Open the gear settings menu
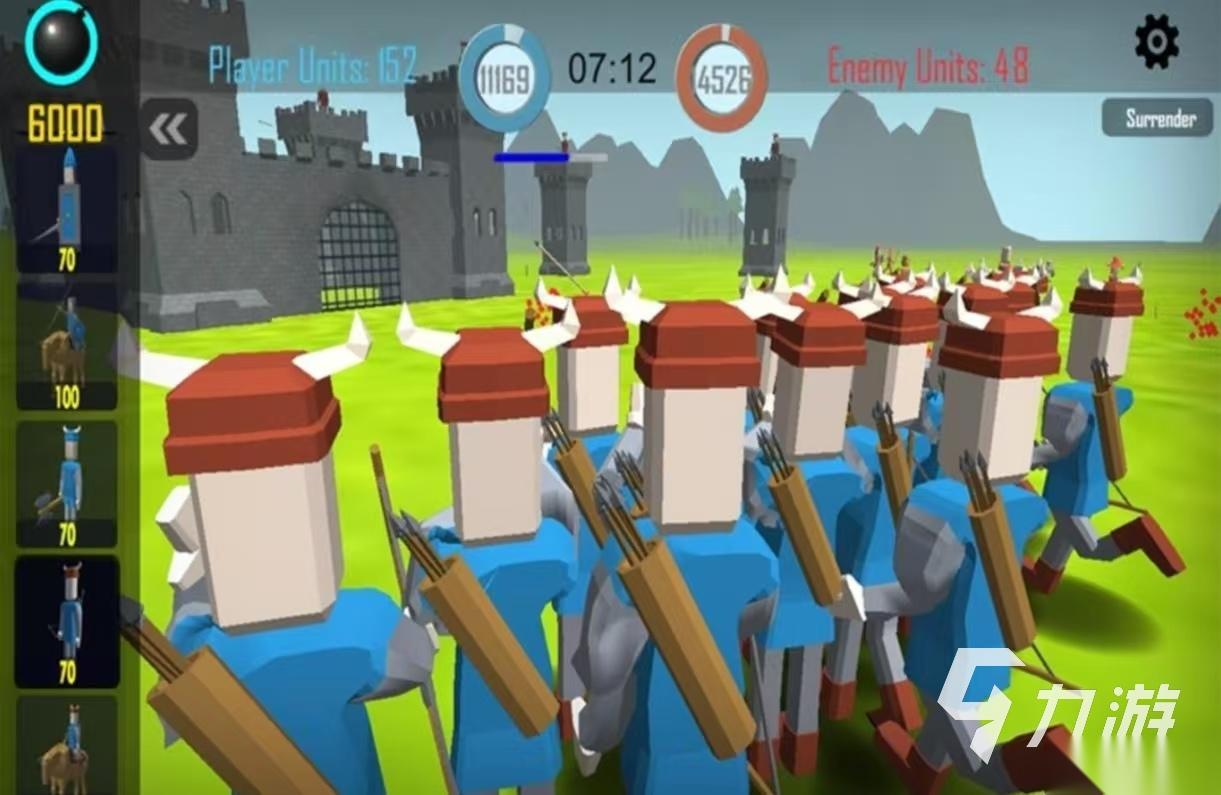The height and width of the screenshot is (795, 1221). tap(1157, 42)
